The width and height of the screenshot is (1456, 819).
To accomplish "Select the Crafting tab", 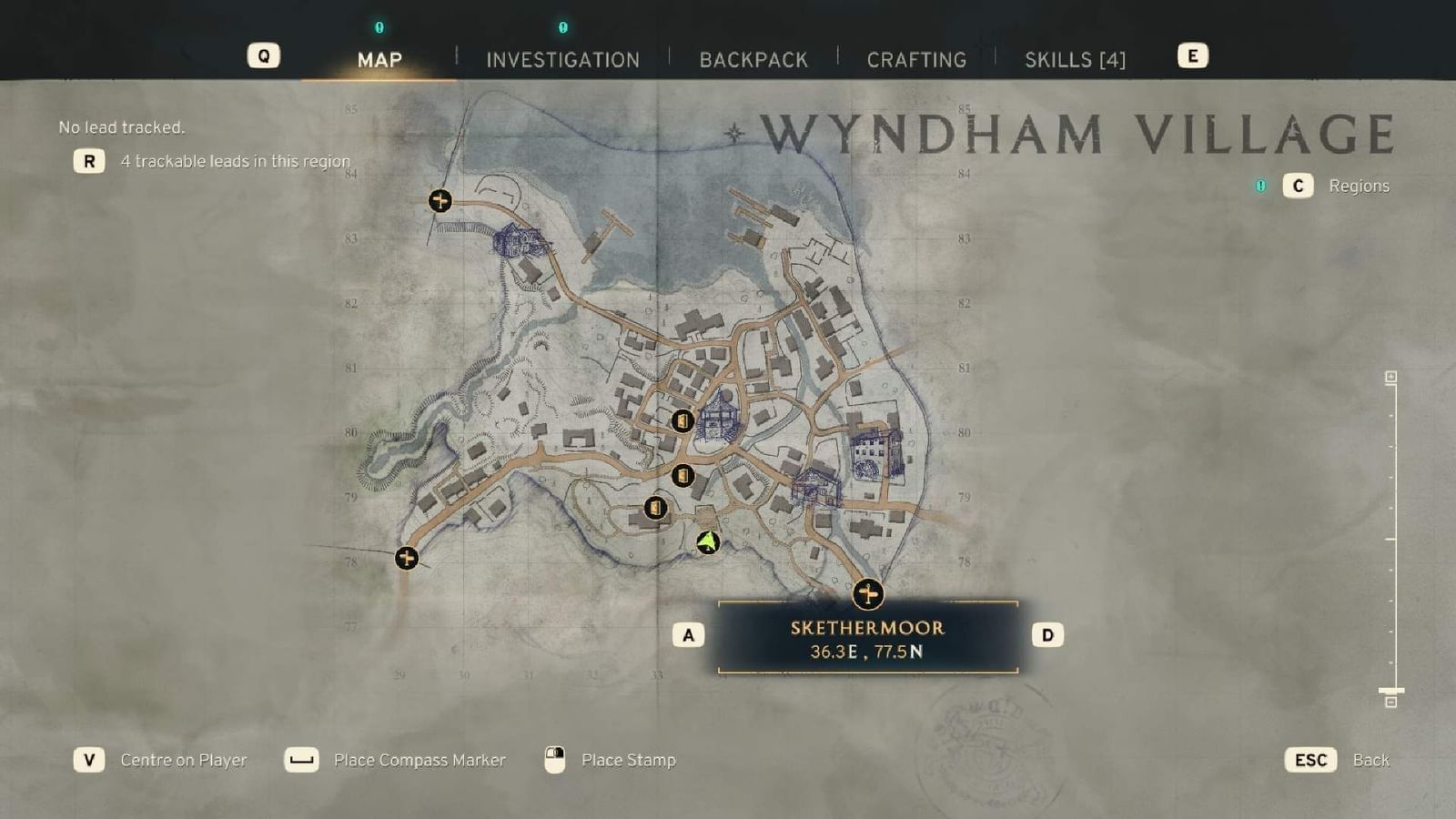I will pyautogui.click(x=917, y=59).
